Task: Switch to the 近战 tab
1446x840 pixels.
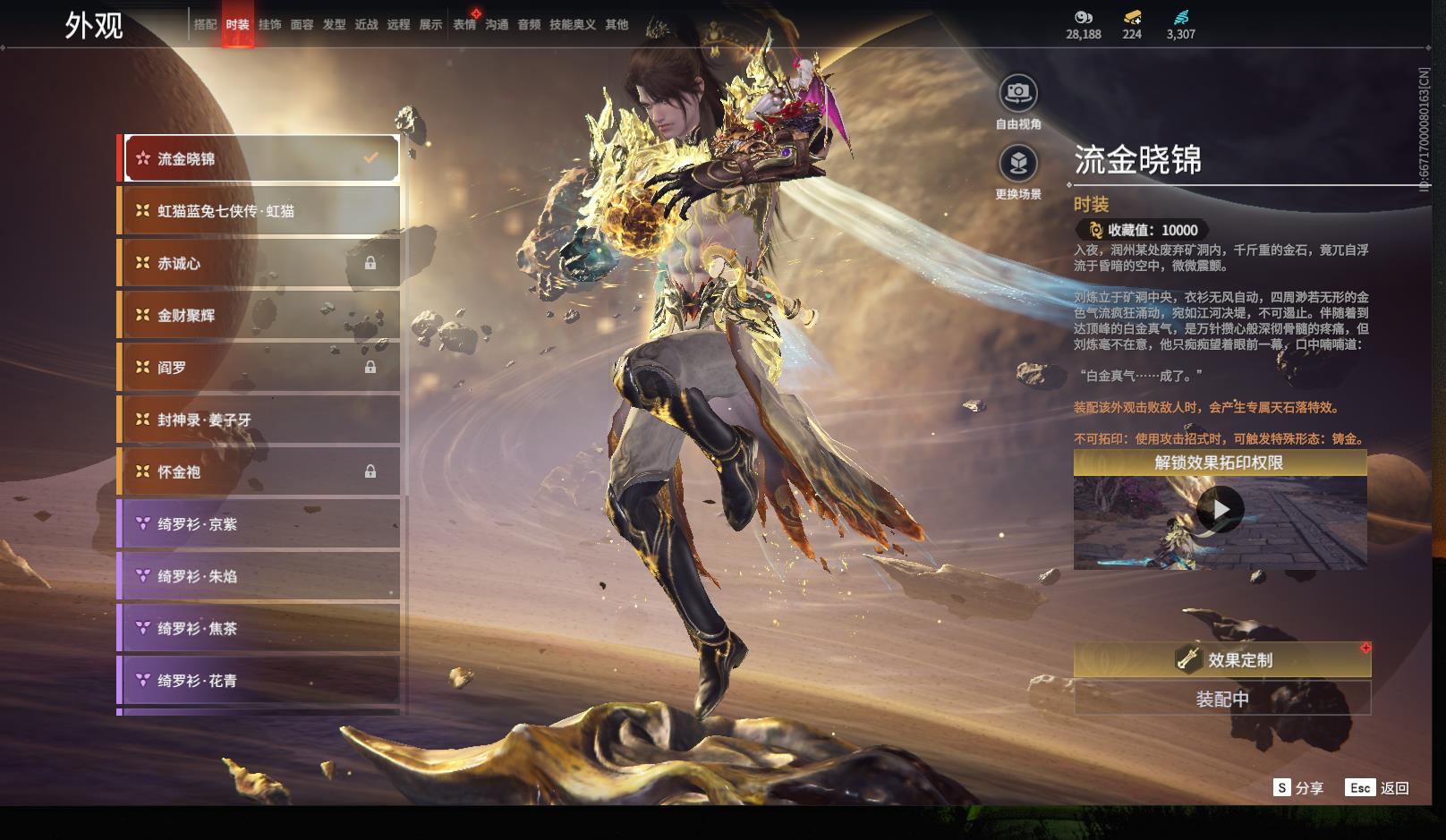Action: click(x=366, y=25)
